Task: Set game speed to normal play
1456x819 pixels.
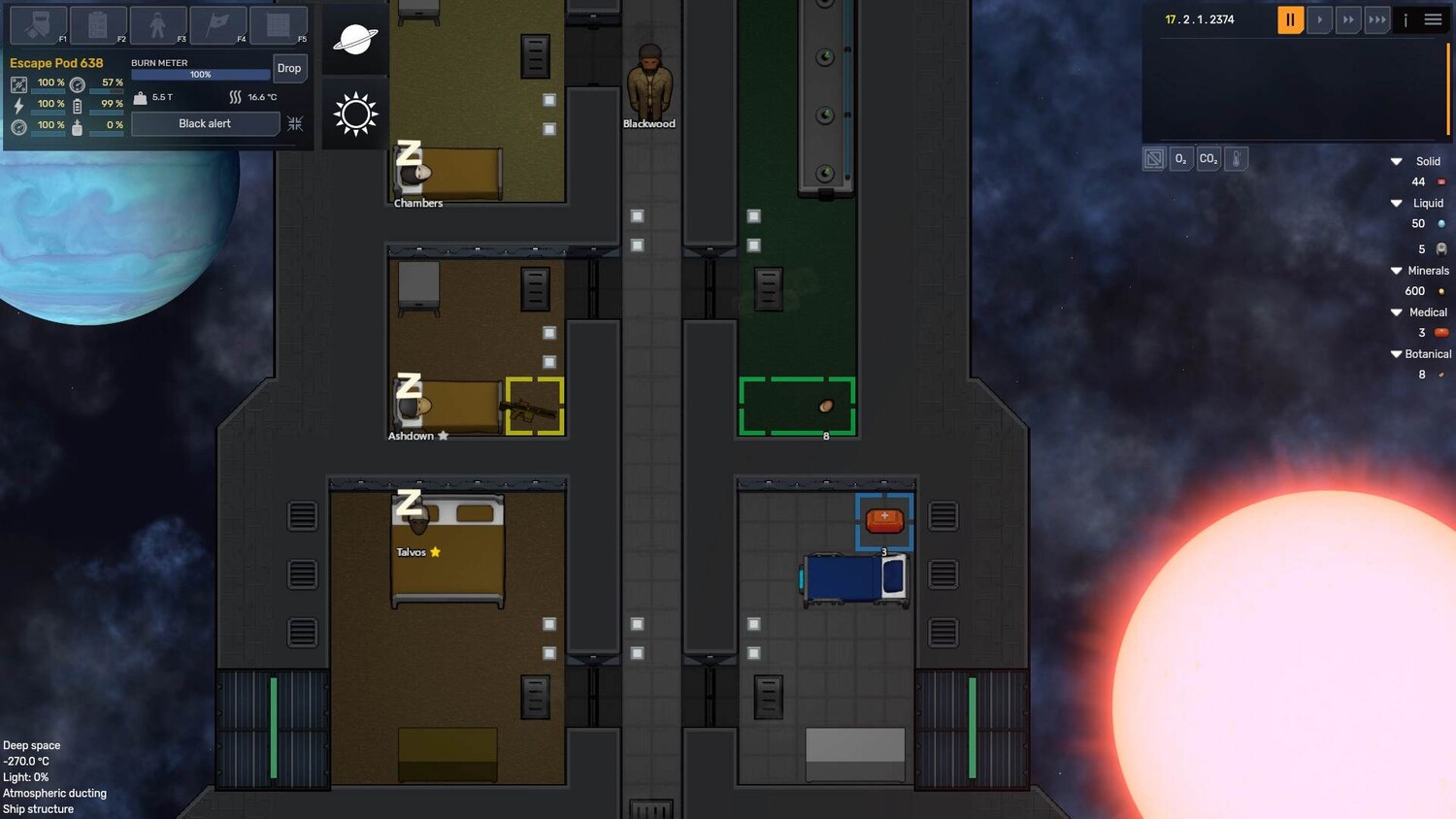Action: [1319, 19]
